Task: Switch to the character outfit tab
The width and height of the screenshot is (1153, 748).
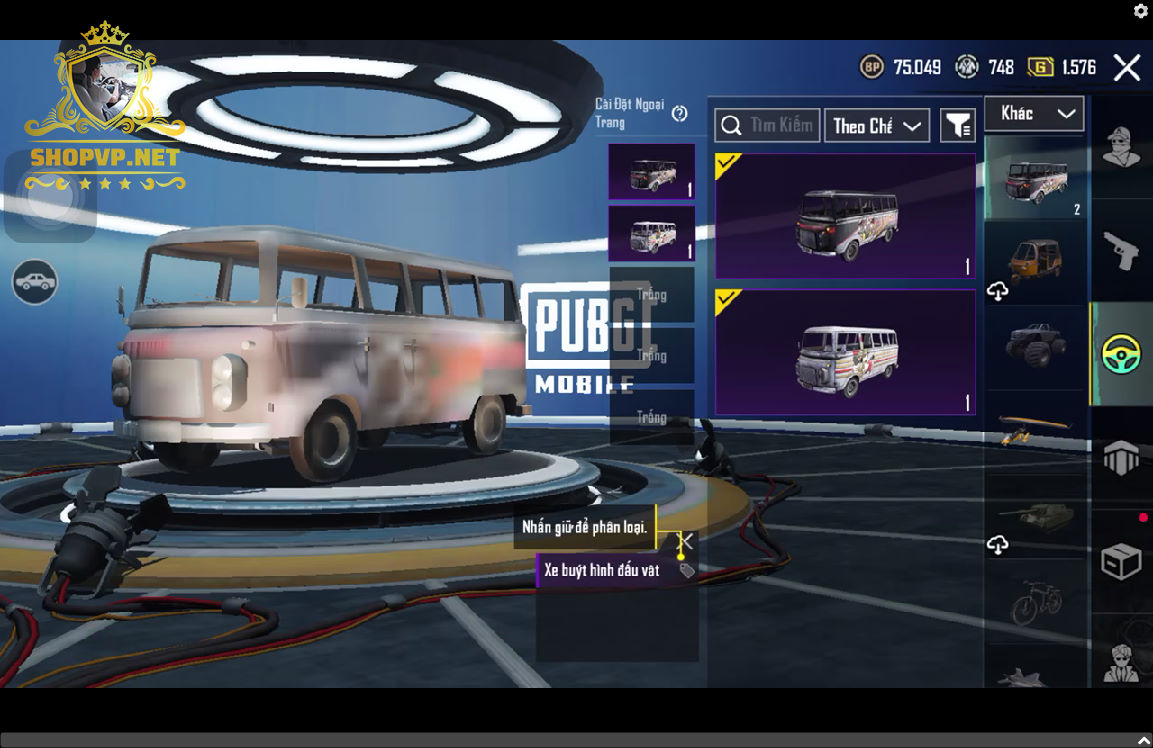Action: coord(1121,148)
